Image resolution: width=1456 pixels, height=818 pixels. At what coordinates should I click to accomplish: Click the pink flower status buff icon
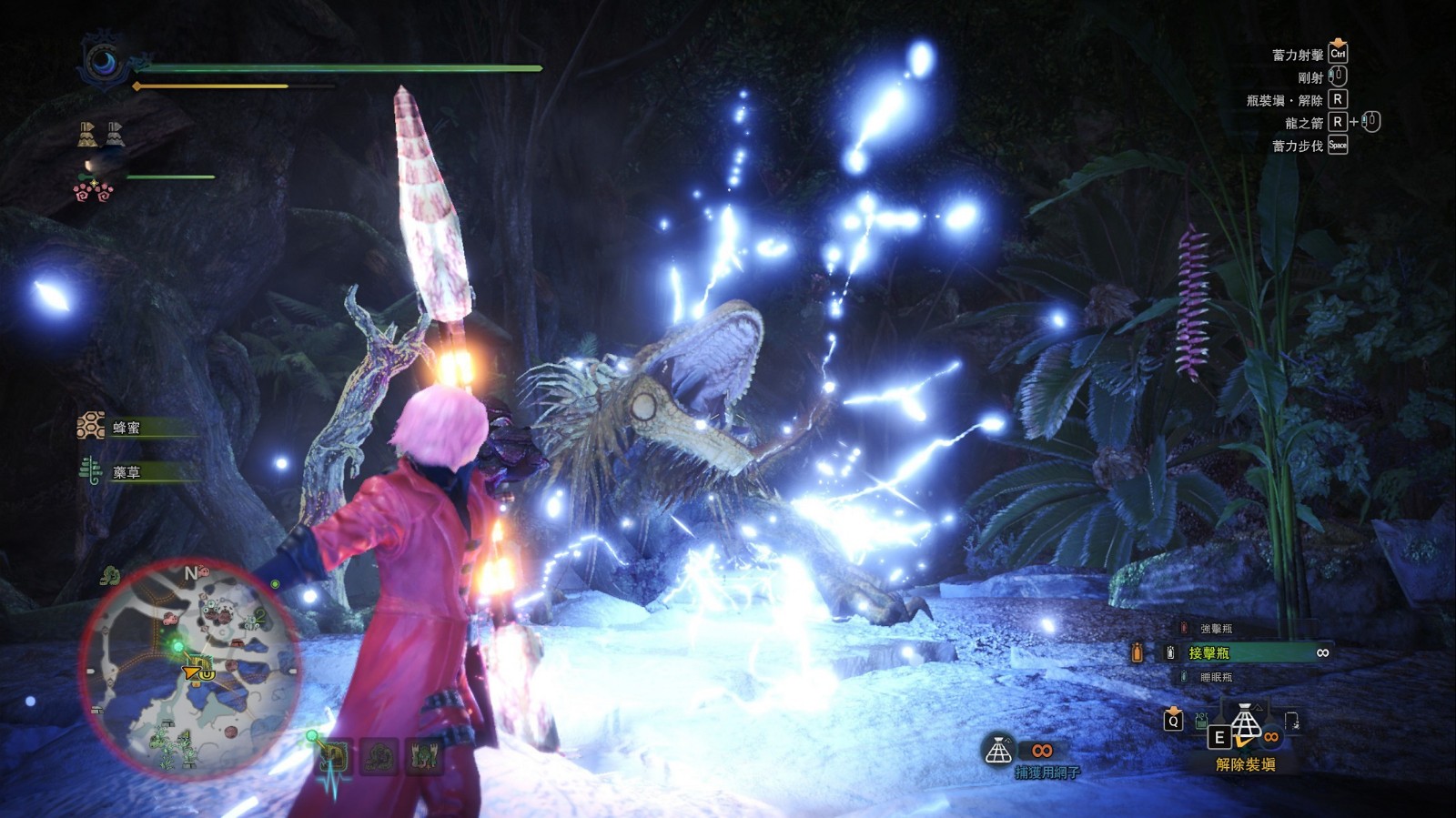point(93,191)
